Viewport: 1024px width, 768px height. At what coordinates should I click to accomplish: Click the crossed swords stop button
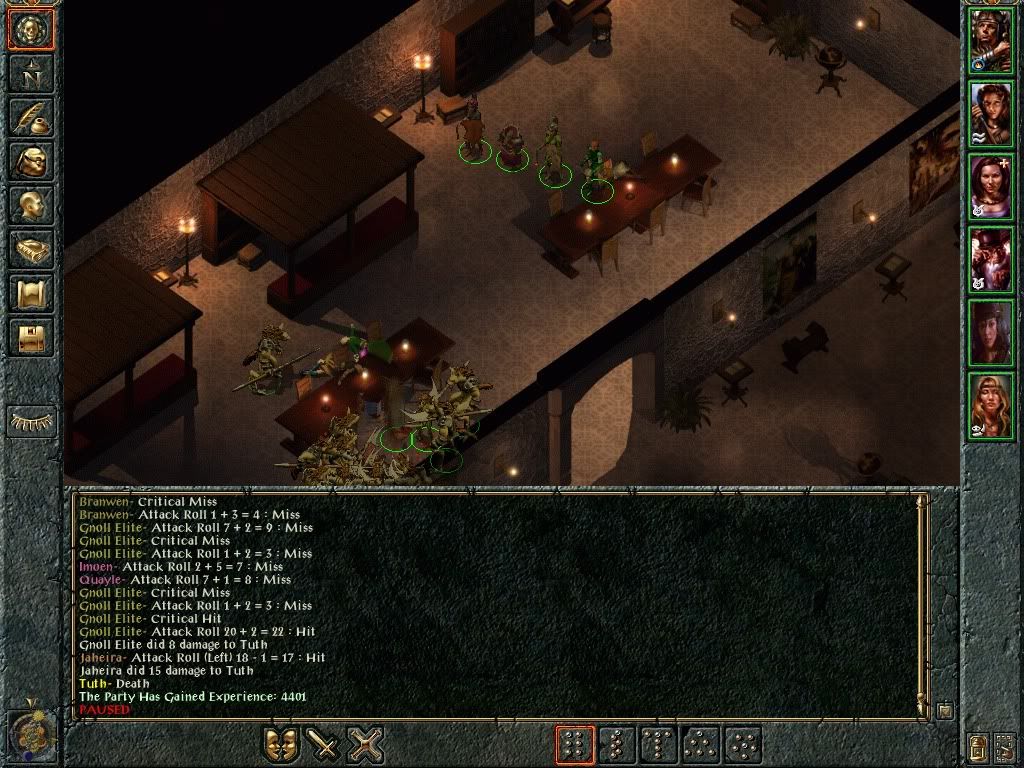click(366, 745)
